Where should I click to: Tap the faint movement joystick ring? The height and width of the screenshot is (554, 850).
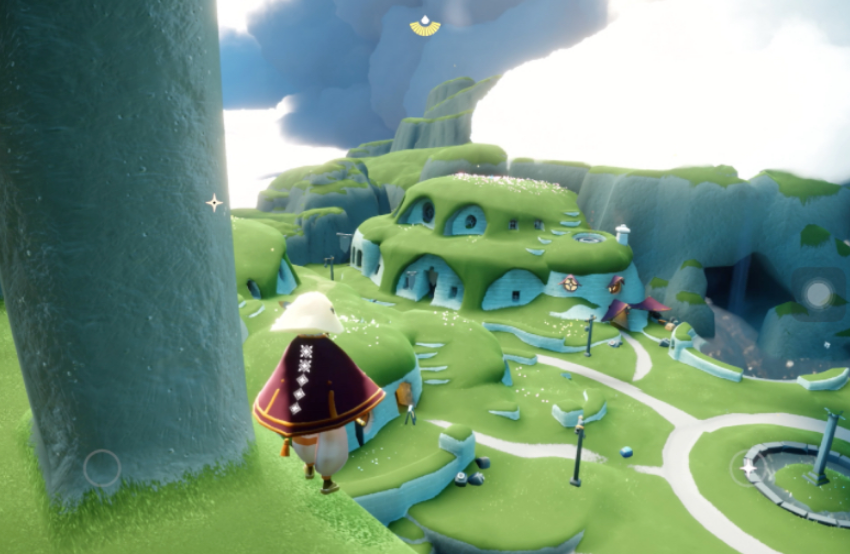coord(102,468)
